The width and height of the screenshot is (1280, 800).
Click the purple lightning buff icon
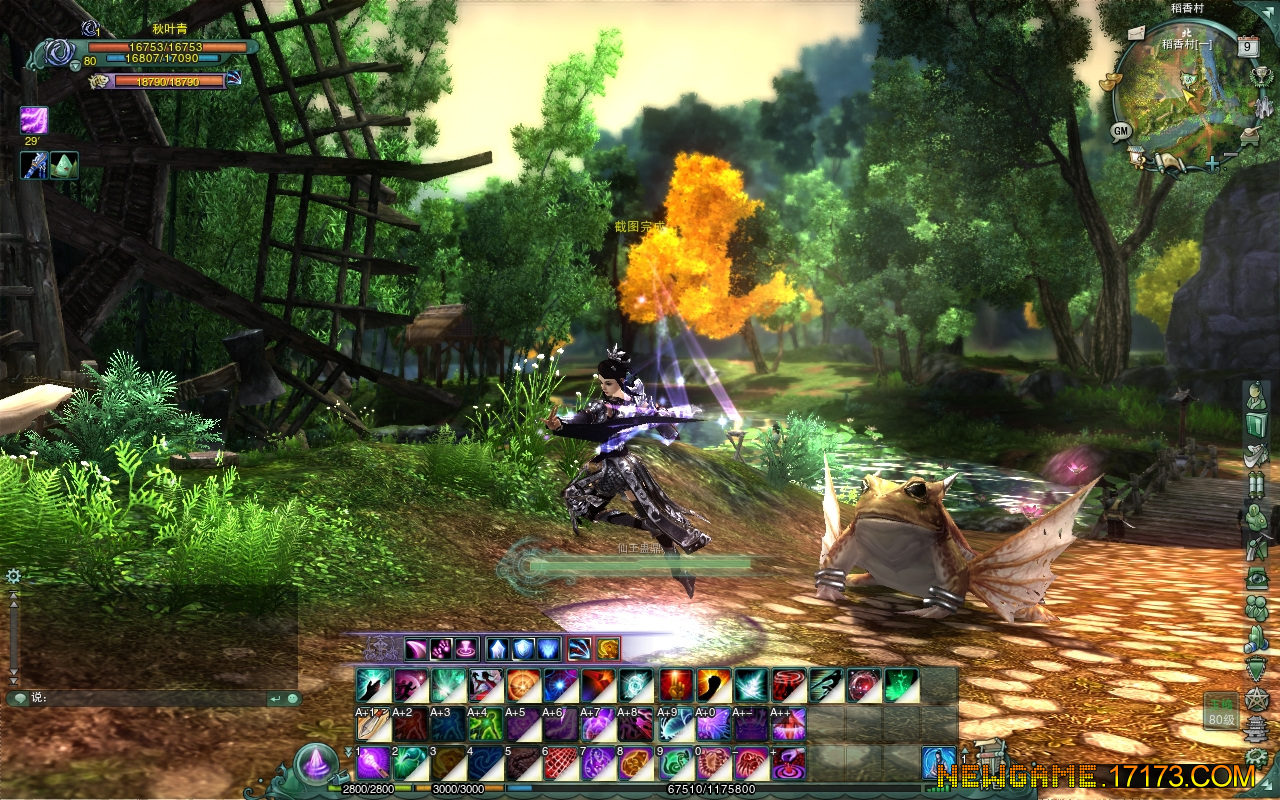(34, 121)
